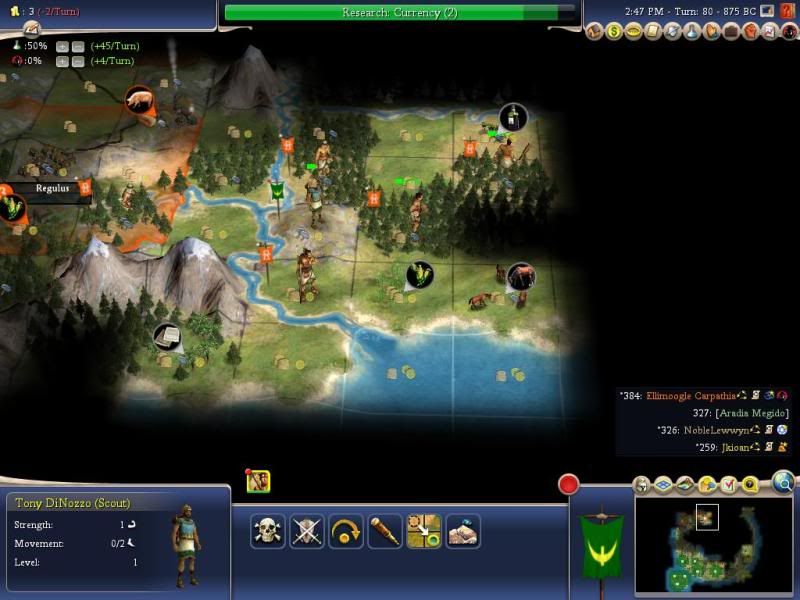Open the globe view button
This screenshot has width=800, height=600.
coord(783,484)
